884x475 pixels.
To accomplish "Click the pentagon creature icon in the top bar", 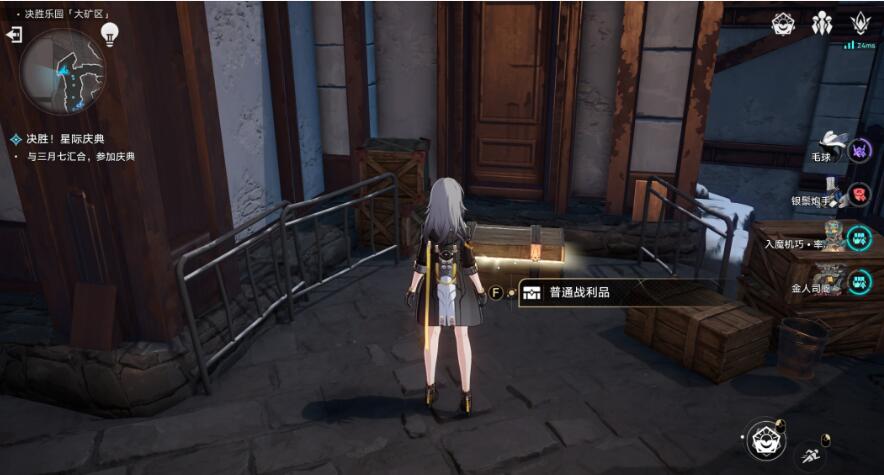I will click(783, 23).
